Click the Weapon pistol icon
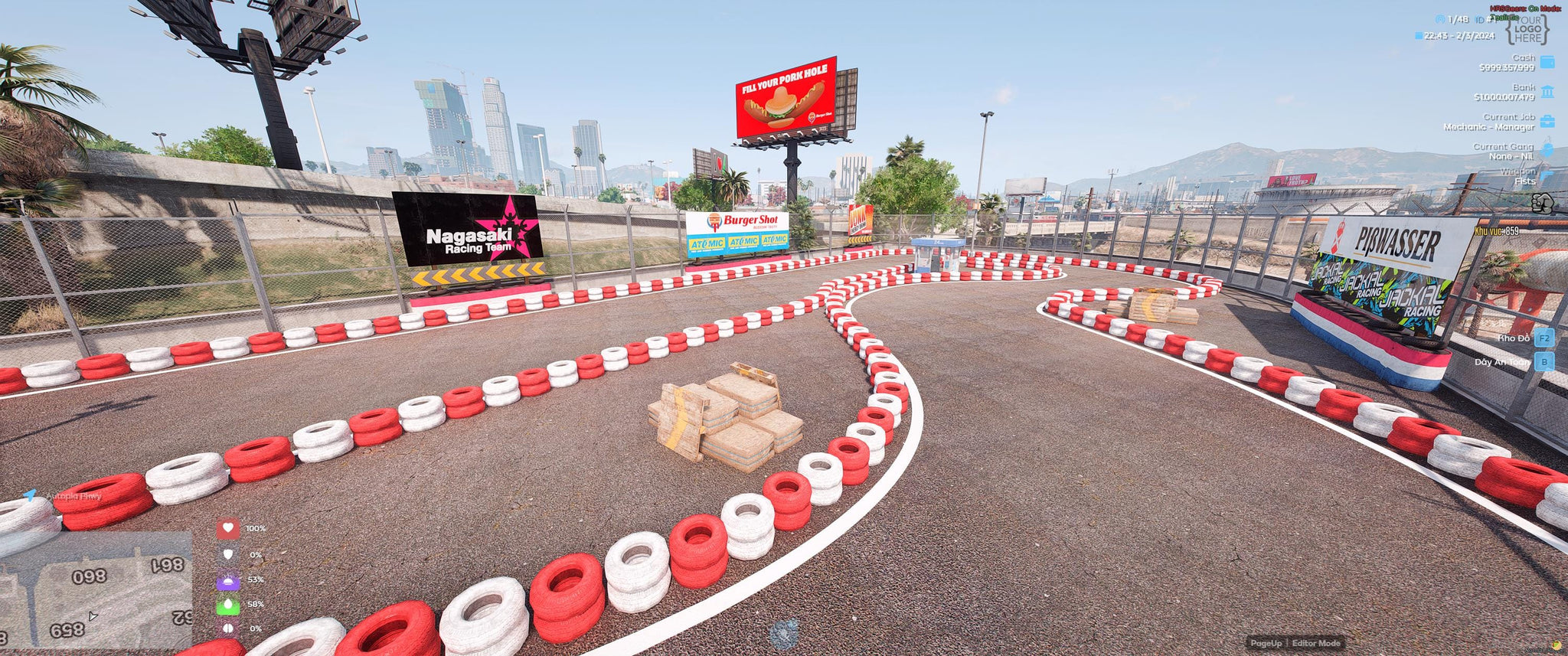The width and height of the screenshot is (1568, 656). [x=1547, y=176]
